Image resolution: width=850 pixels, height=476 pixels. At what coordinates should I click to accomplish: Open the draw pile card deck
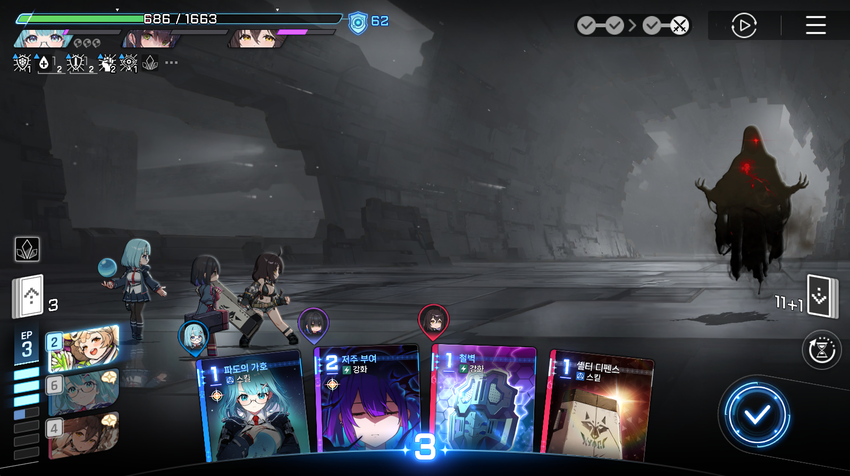pos(28,297)
